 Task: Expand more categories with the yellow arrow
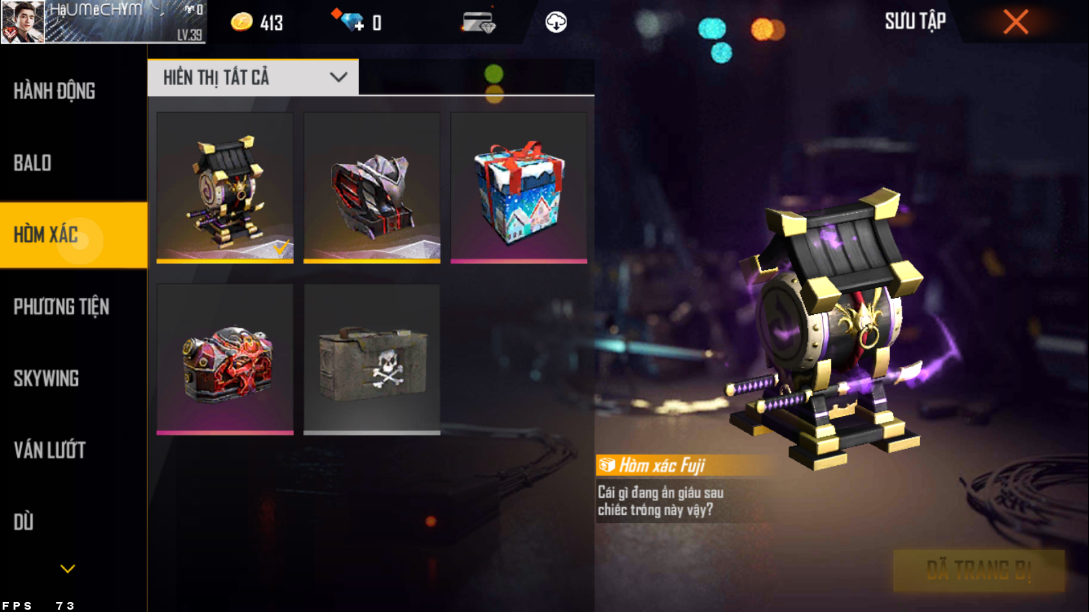[x=67, y=569]
